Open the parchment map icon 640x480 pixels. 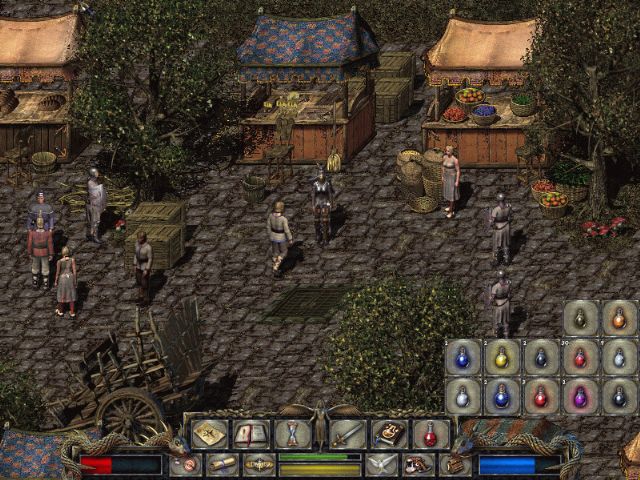coord(209,434)
